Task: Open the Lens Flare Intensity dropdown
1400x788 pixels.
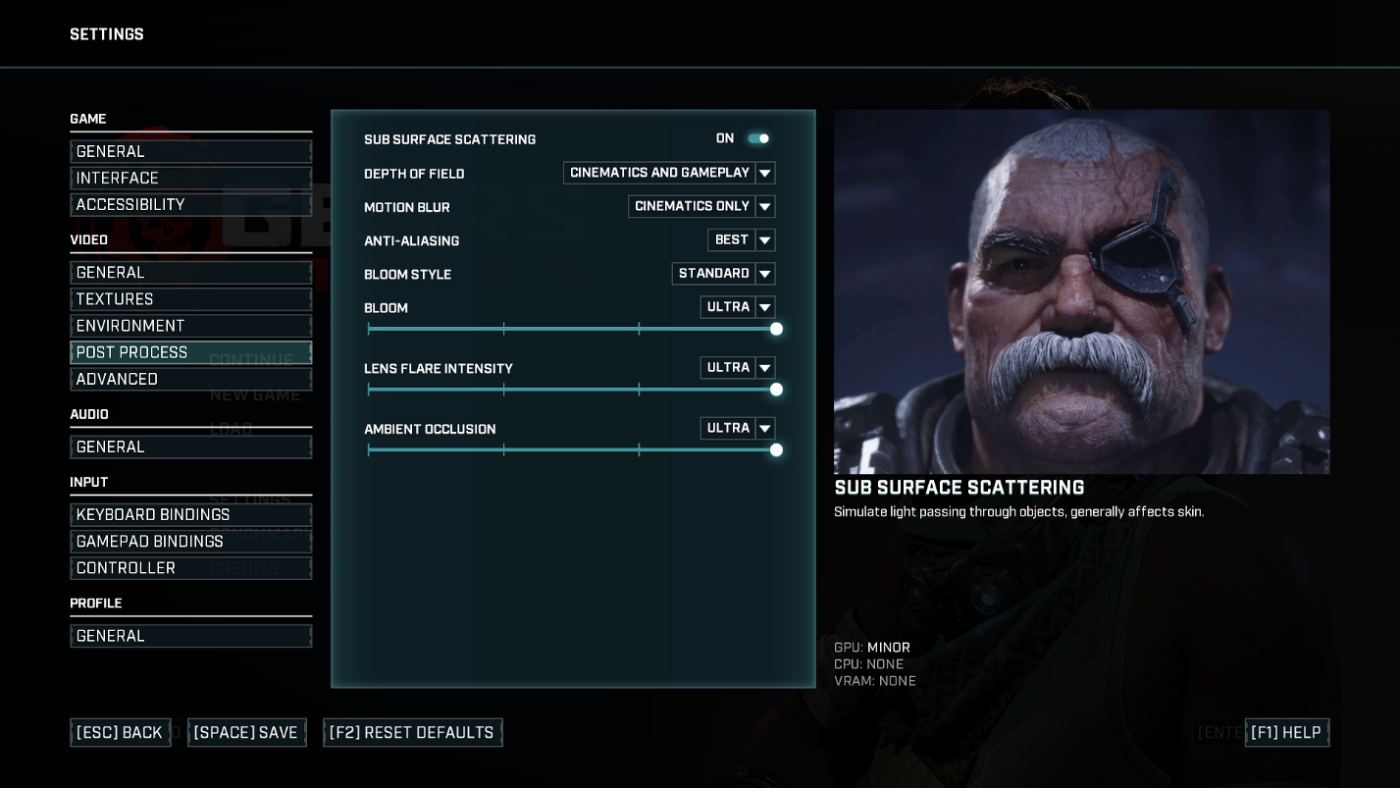Action: coord(764,367)
